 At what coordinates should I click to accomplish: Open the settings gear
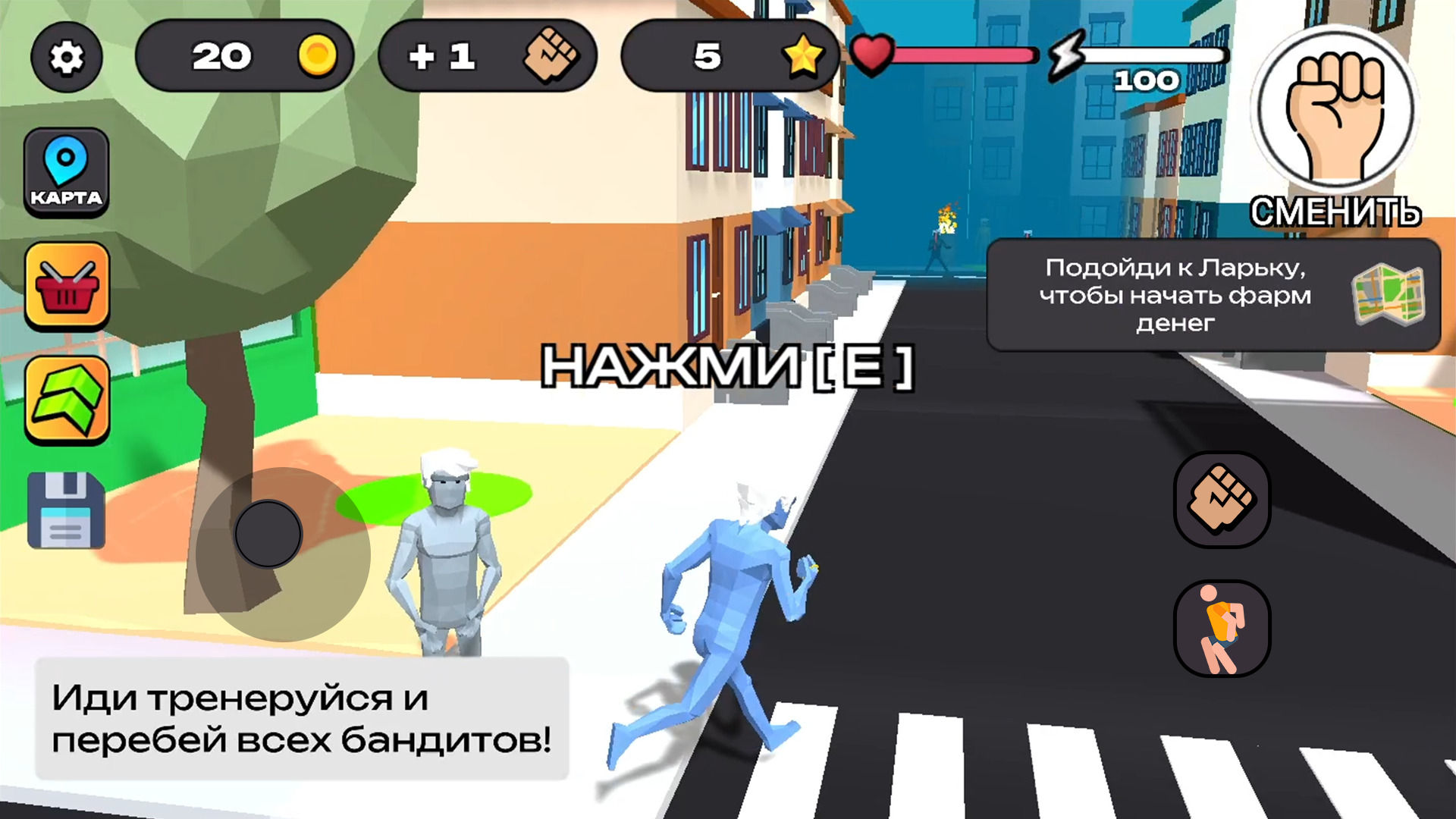pos(66,57)
